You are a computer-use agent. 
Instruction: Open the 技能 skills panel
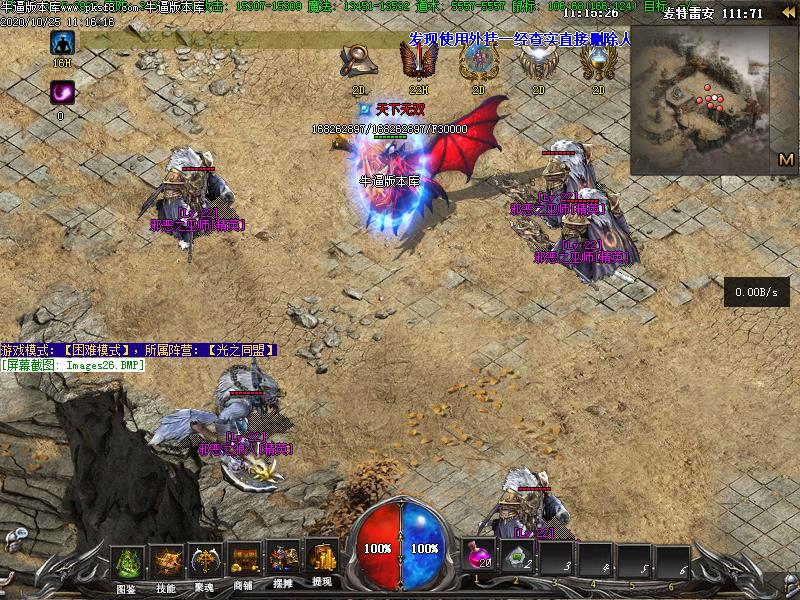[x=166, y=563]
